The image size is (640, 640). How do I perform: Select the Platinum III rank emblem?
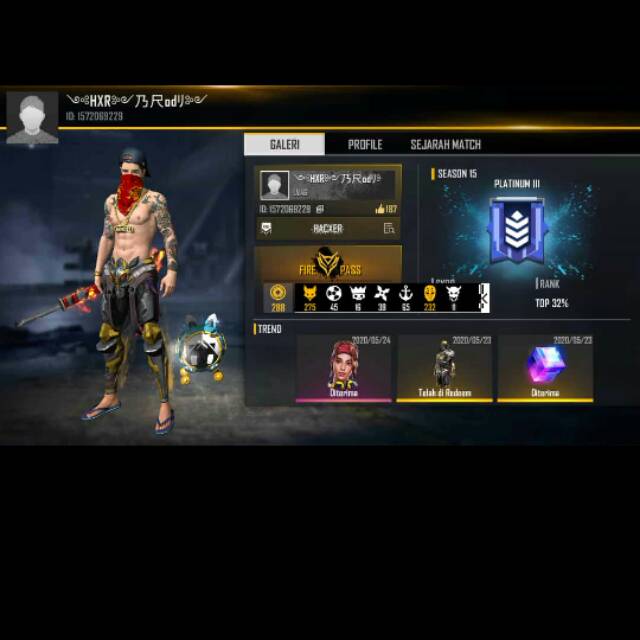516,232
